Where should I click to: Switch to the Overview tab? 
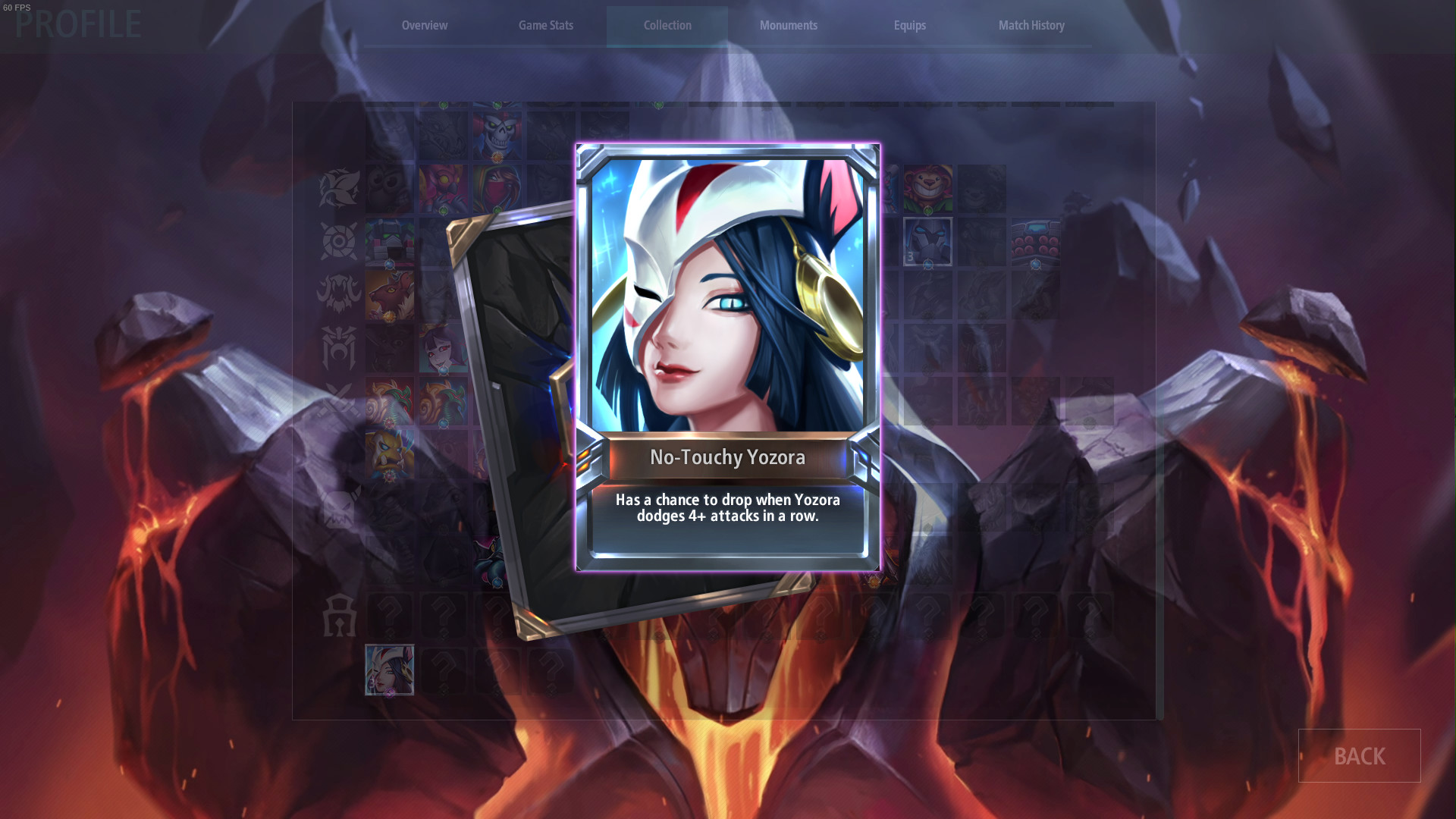(x=424, y=25)
